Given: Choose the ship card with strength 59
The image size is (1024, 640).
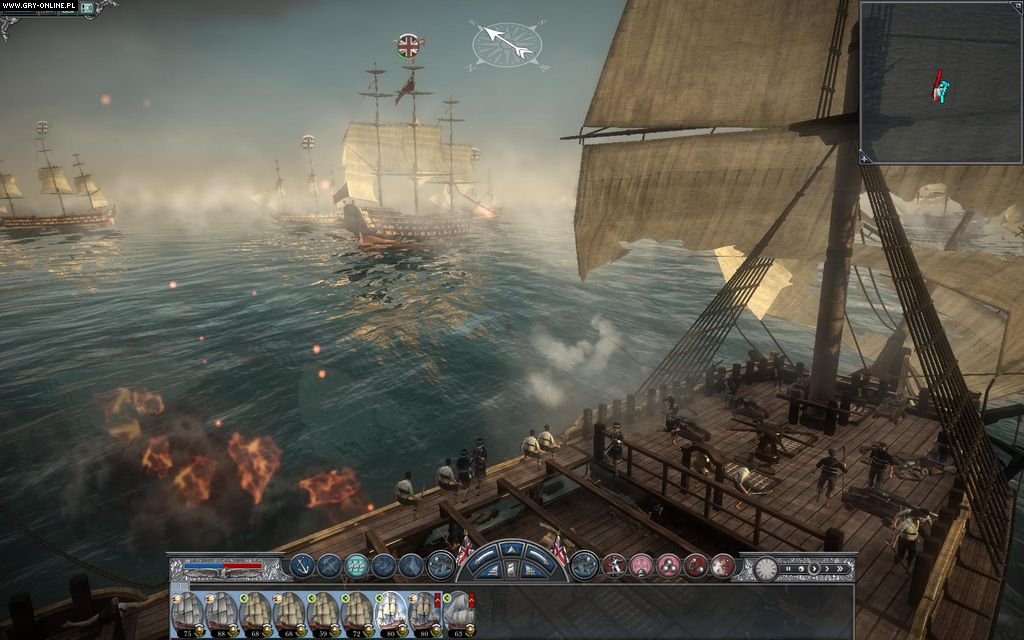Looking at the screenshot, I should [x=322, y=612].
